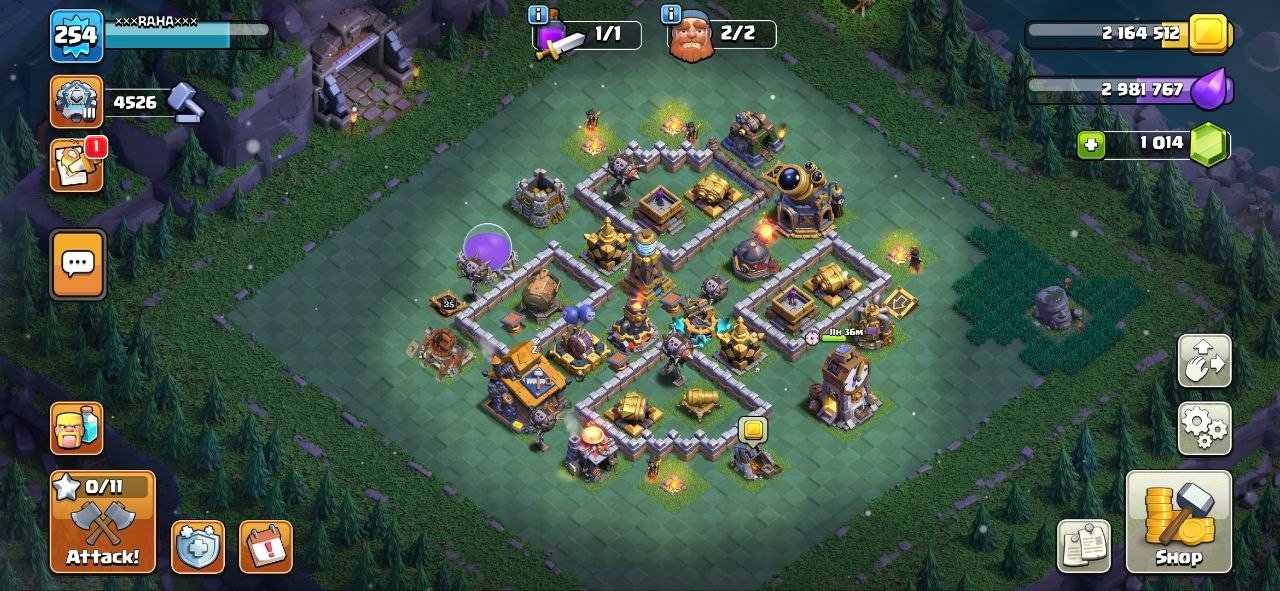Open the chat speech bubble panel

click(78, 264)
